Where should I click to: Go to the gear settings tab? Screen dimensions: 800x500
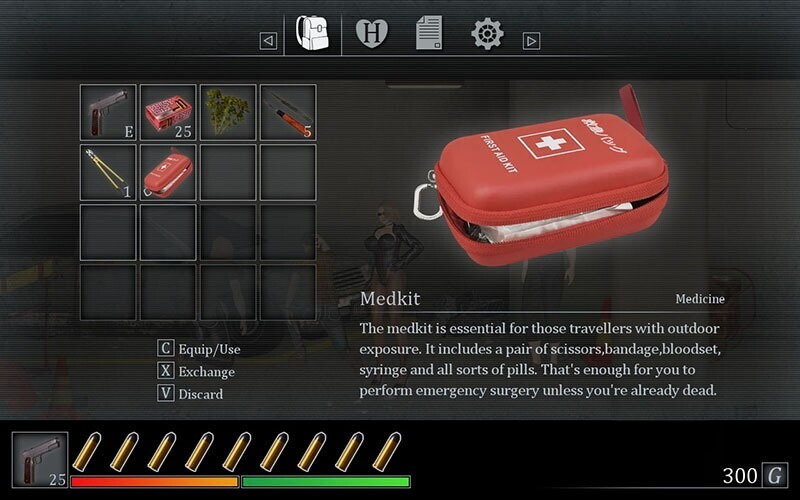coord(487,35)
